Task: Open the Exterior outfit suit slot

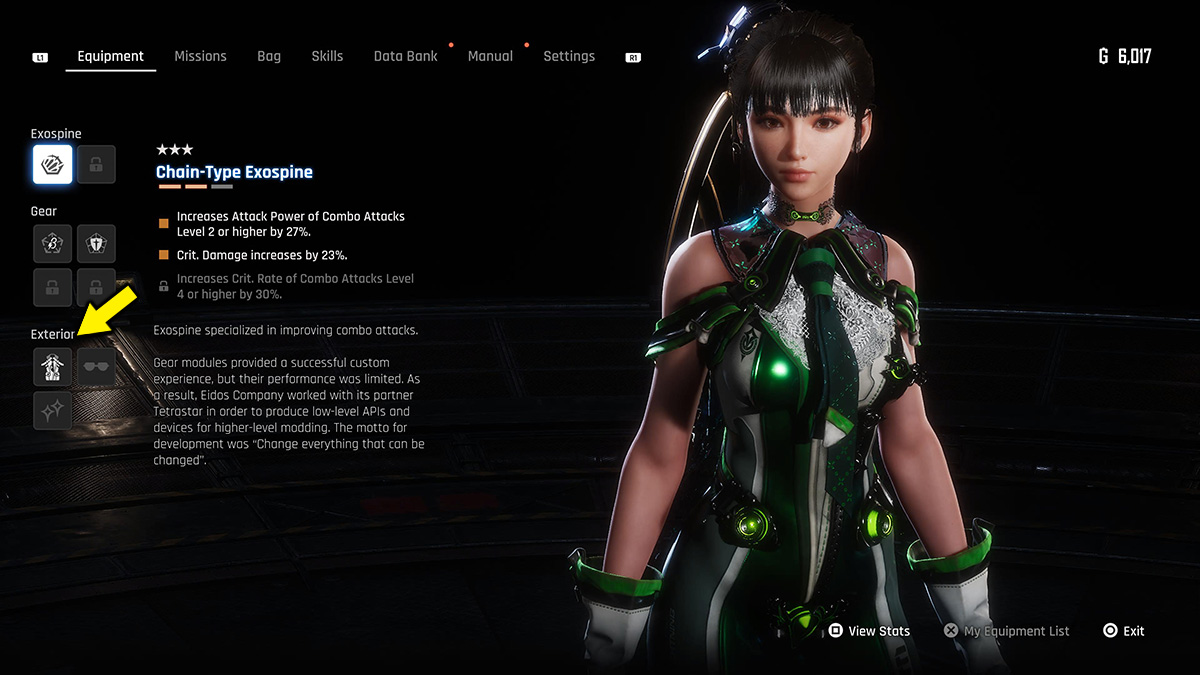Action: (x=52, y=367)
